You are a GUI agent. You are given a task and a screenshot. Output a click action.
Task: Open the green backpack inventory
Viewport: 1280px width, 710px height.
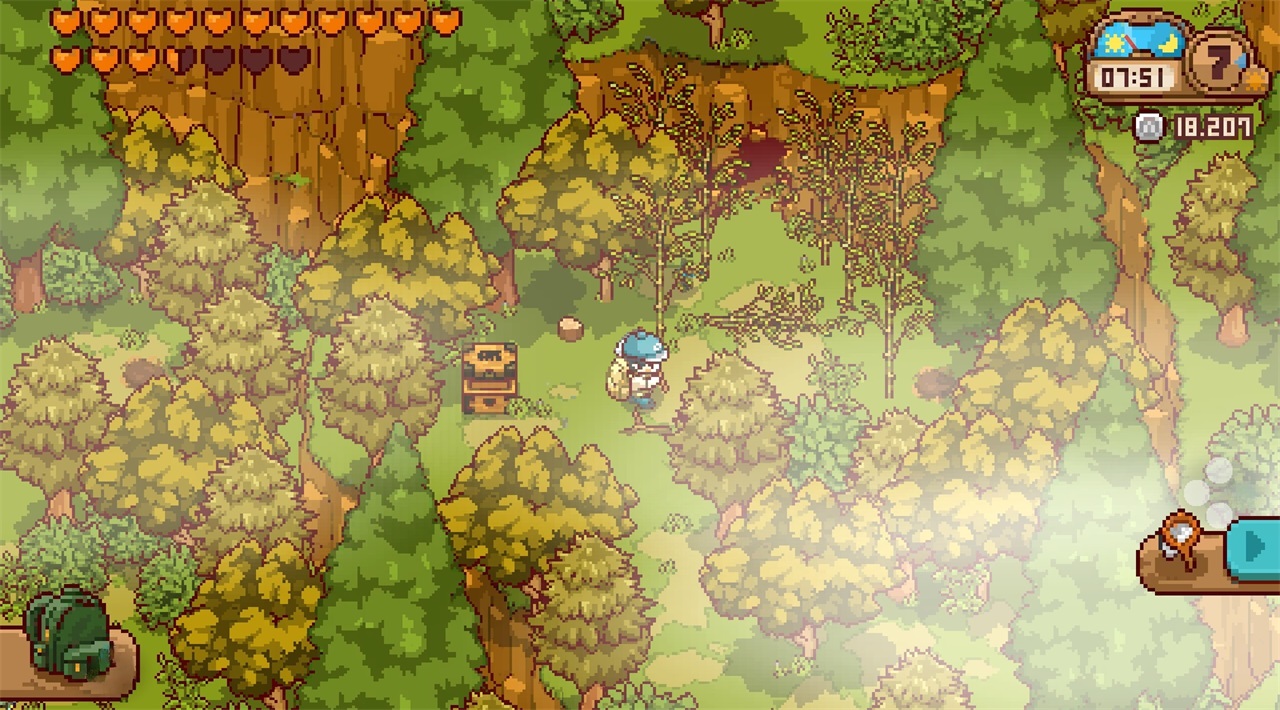tap(65, 635)
